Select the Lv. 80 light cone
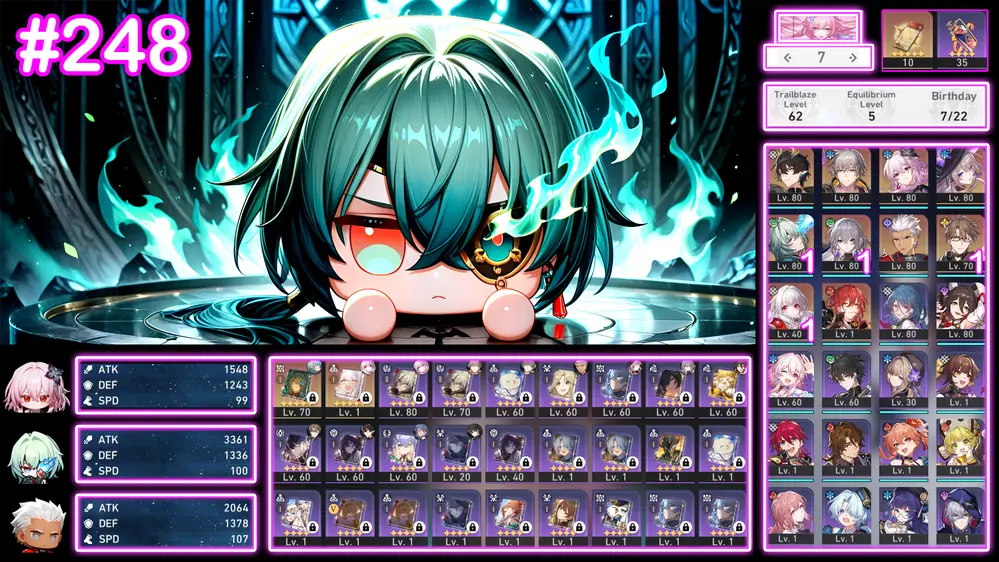 pyautogui.click(x=403, y=388)
